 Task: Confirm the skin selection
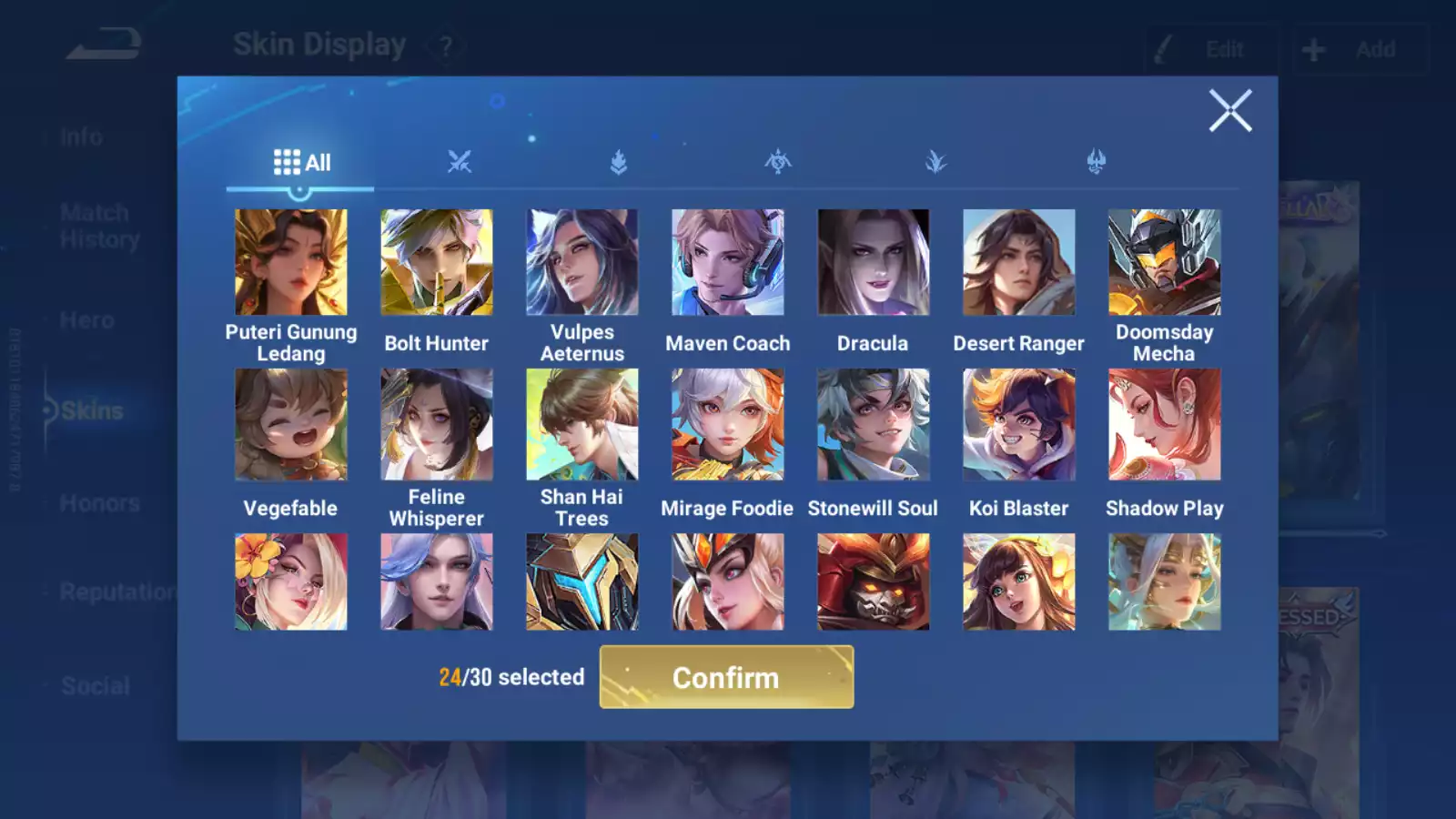726,677
